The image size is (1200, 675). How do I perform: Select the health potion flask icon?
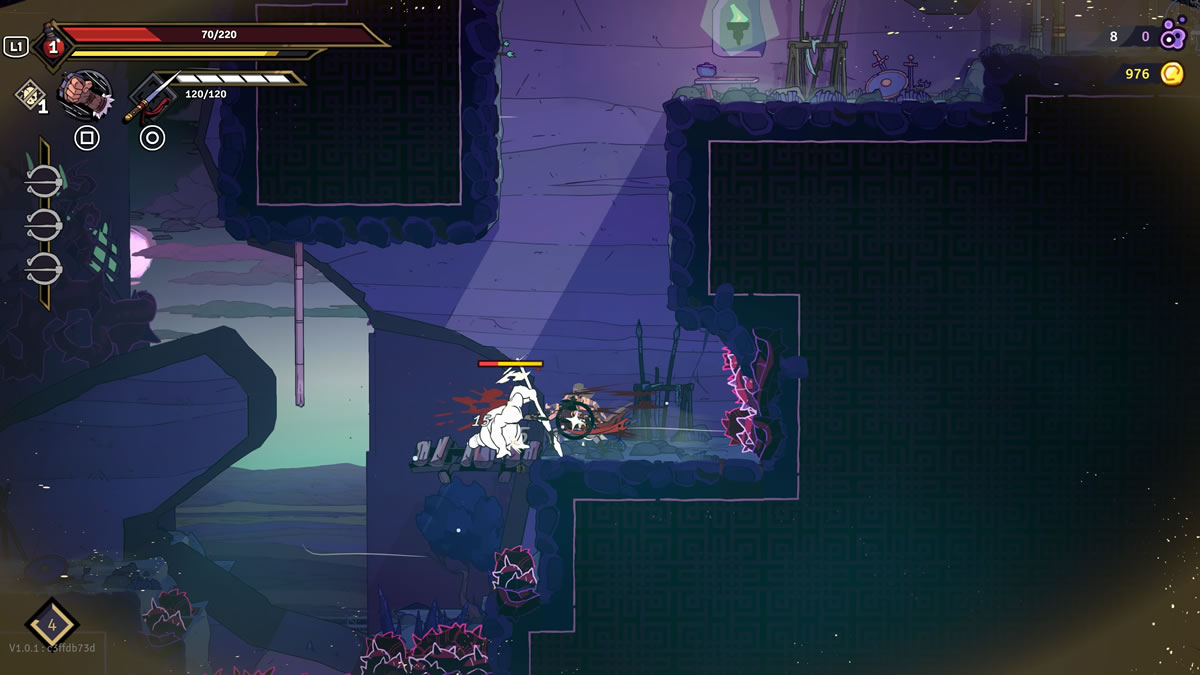pos(50,45)
